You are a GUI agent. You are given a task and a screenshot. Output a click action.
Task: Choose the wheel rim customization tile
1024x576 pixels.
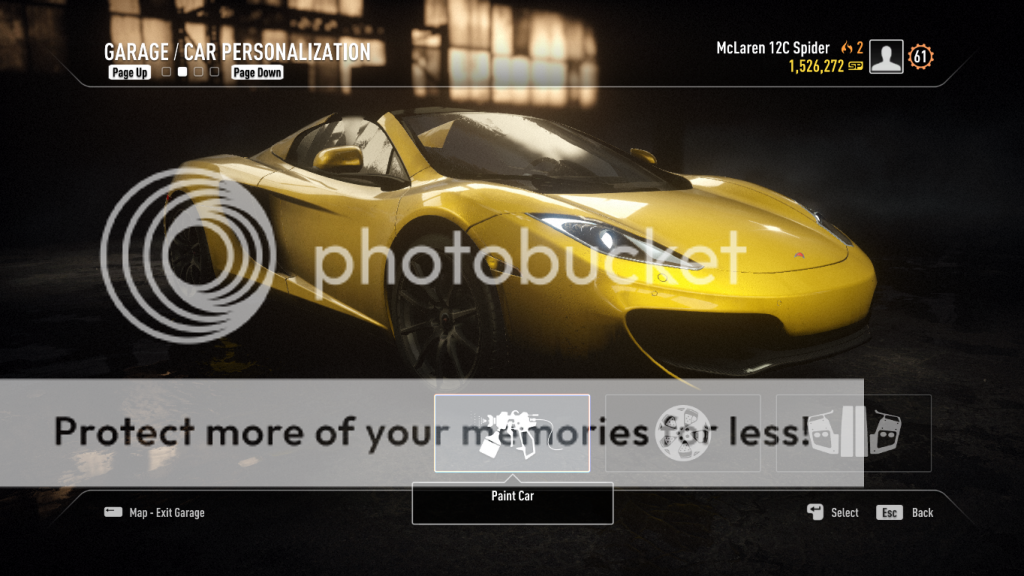coord(683,433)
